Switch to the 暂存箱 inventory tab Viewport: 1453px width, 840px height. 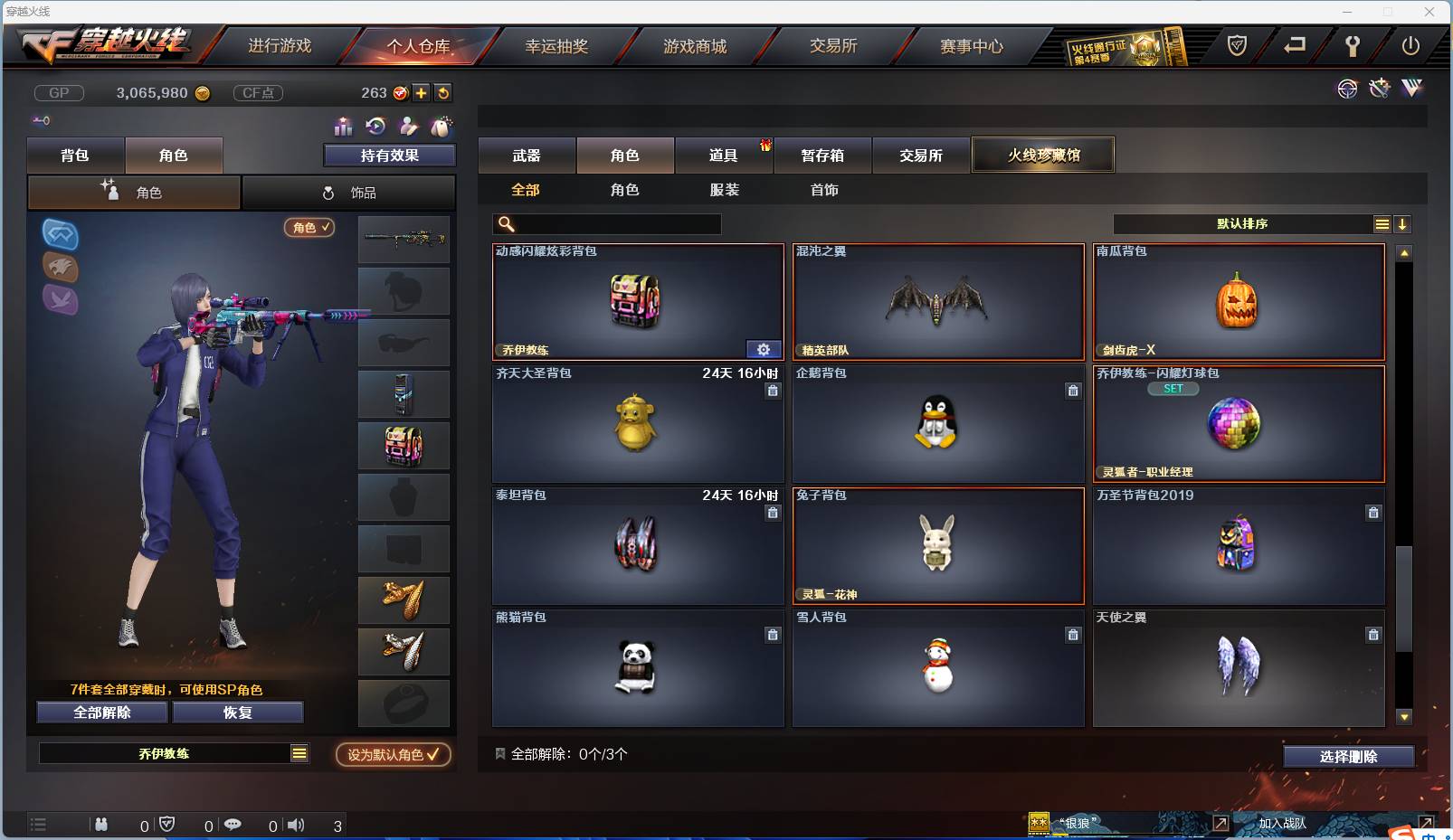point(821,155)
